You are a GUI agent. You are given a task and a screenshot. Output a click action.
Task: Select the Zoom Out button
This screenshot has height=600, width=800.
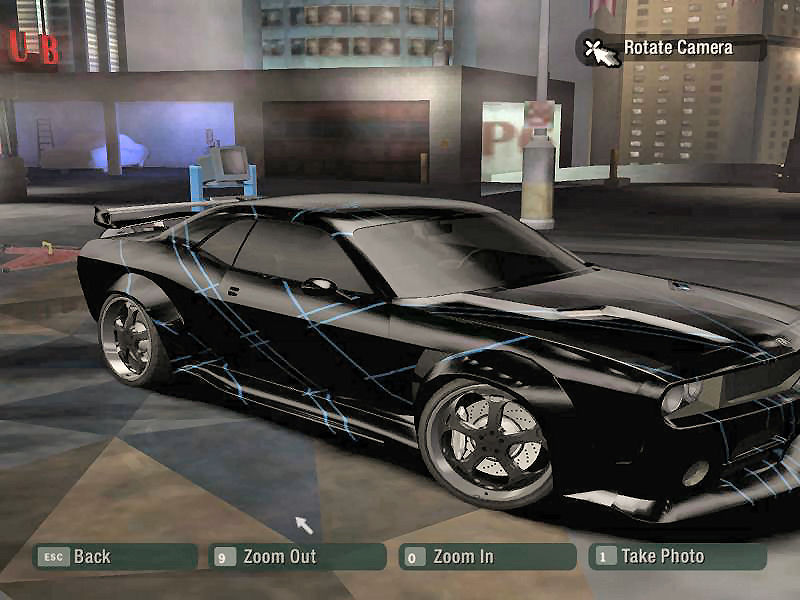coord(297,557)
